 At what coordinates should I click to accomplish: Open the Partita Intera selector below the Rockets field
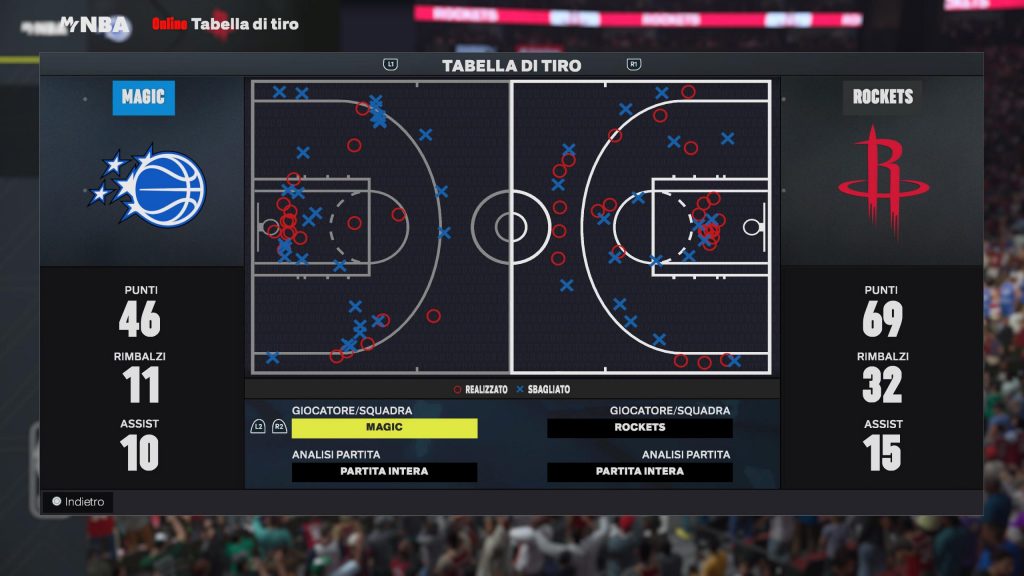point(640,472)
